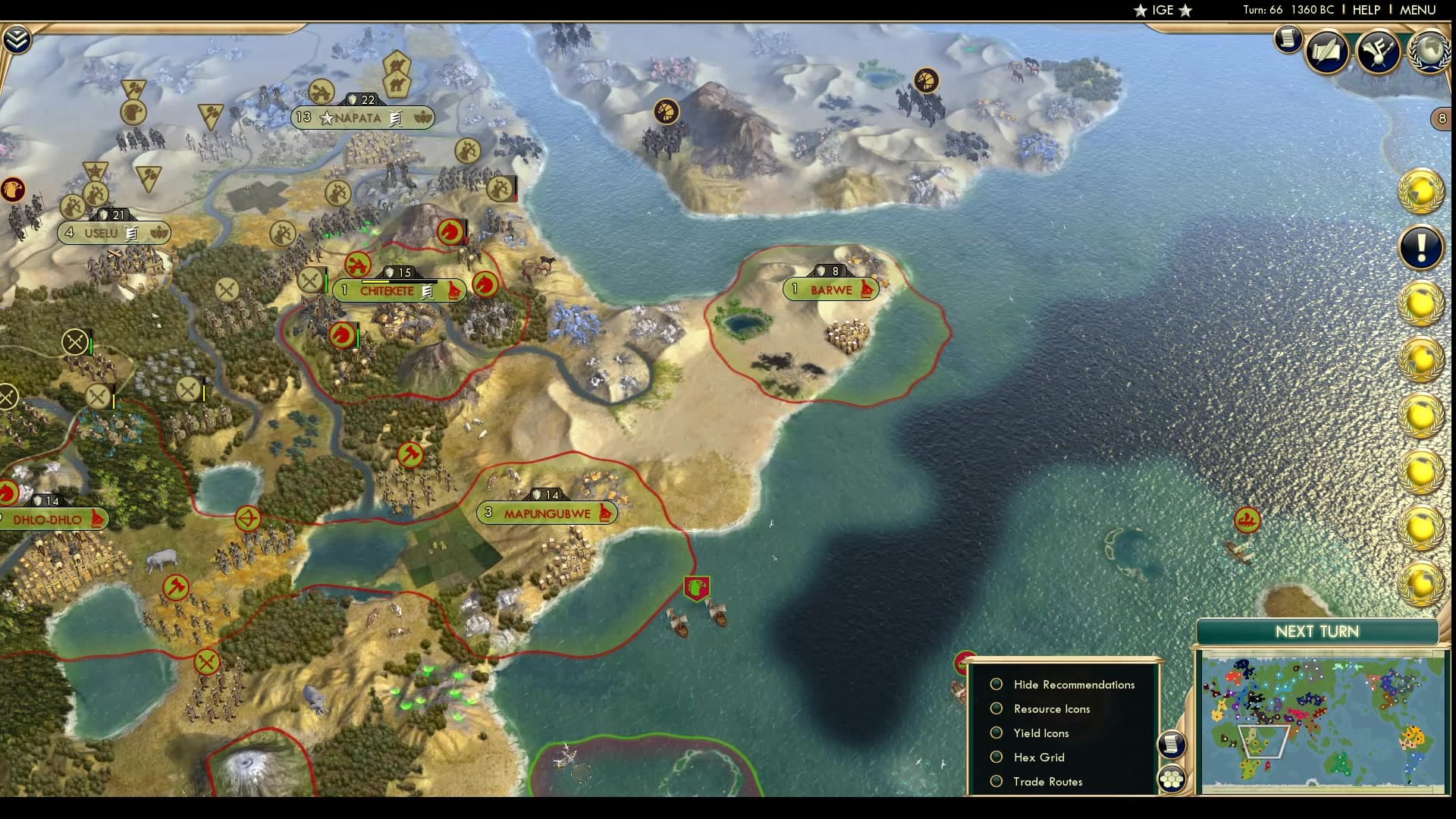Enable the Hex Grid overlay
Screen dimensions: 1456x819
click(996, 757)
